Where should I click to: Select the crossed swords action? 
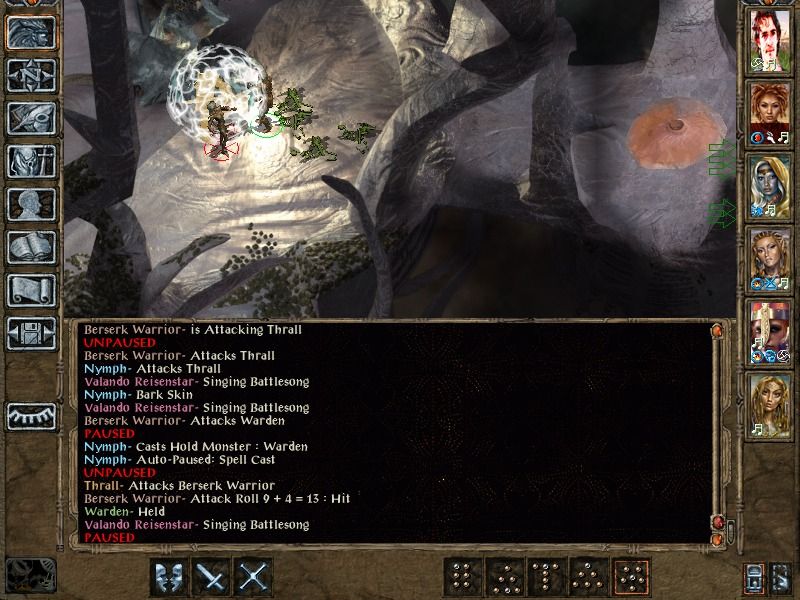pos(255,577)
